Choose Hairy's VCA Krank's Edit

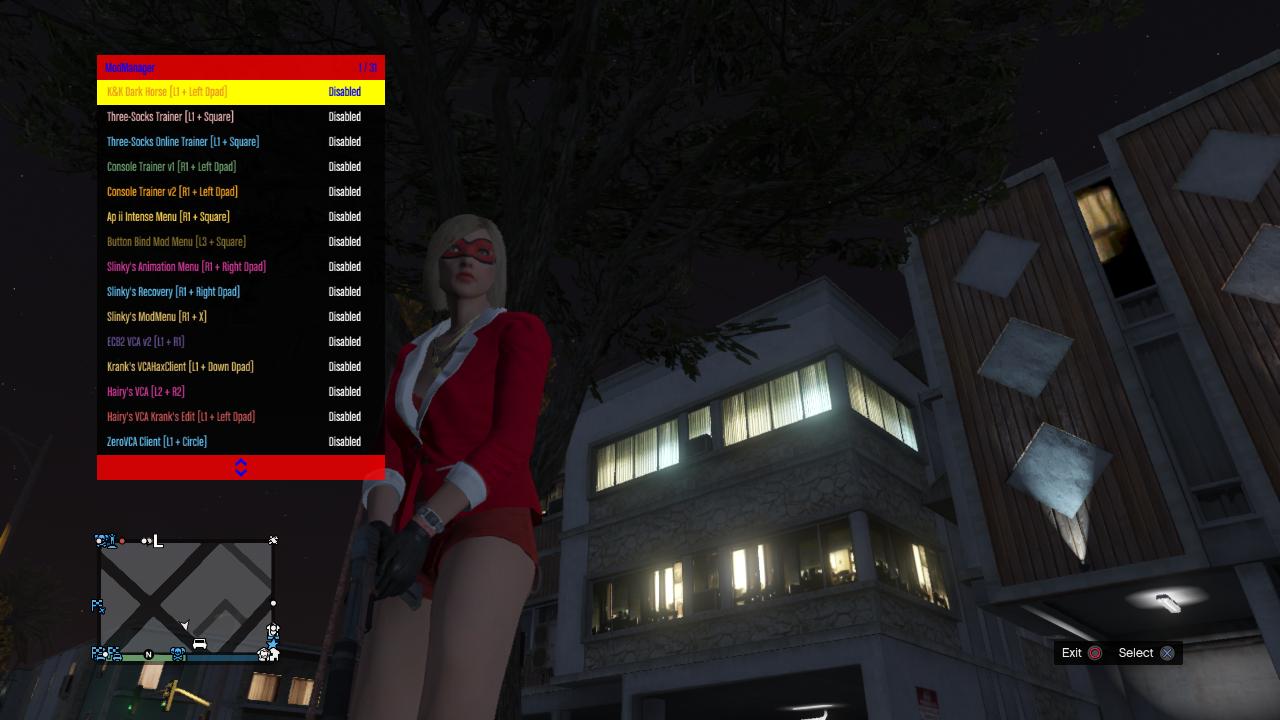[x=181, y=417]
